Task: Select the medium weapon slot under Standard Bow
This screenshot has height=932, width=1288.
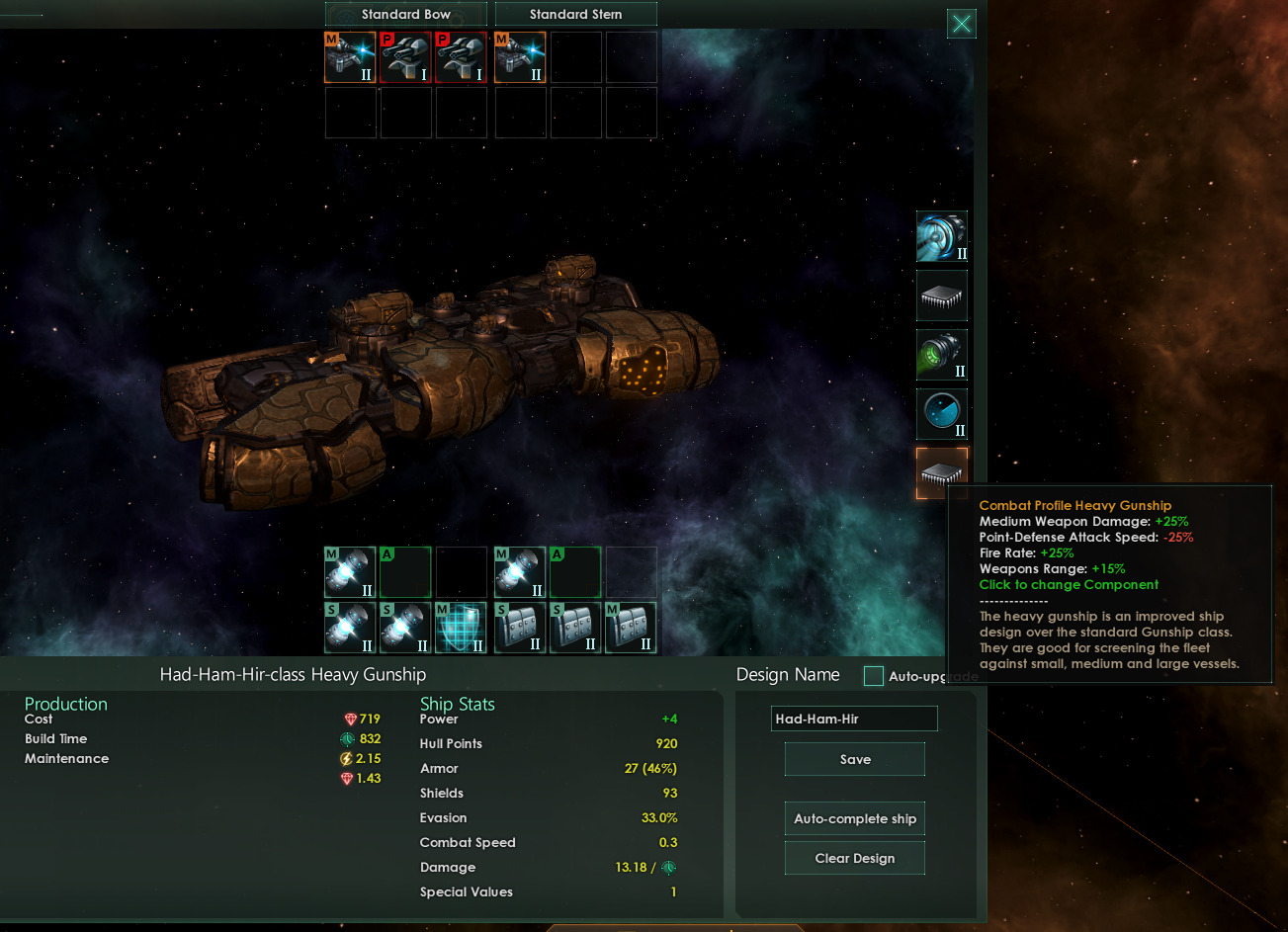Action: pos(350,57)
